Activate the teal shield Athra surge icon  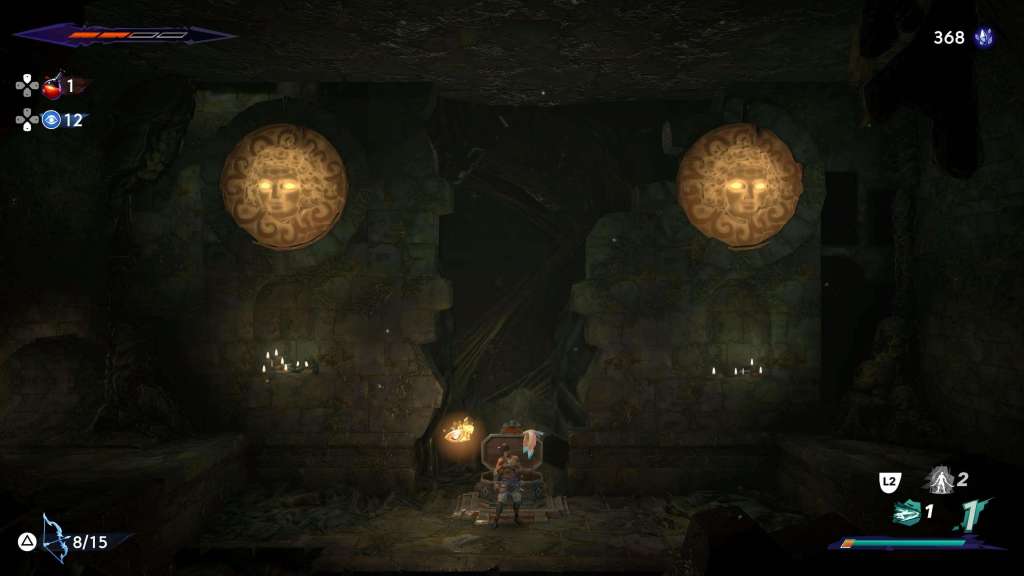click(906, 513)
